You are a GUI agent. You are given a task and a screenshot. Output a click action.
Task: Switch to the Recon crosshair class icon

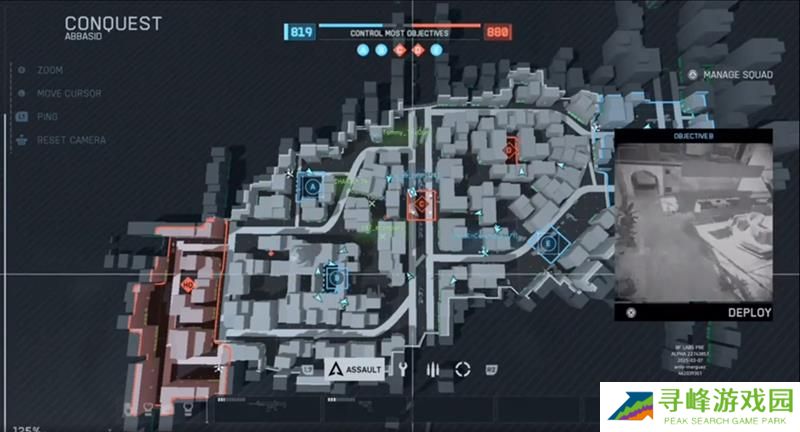(x=462, y=369)
